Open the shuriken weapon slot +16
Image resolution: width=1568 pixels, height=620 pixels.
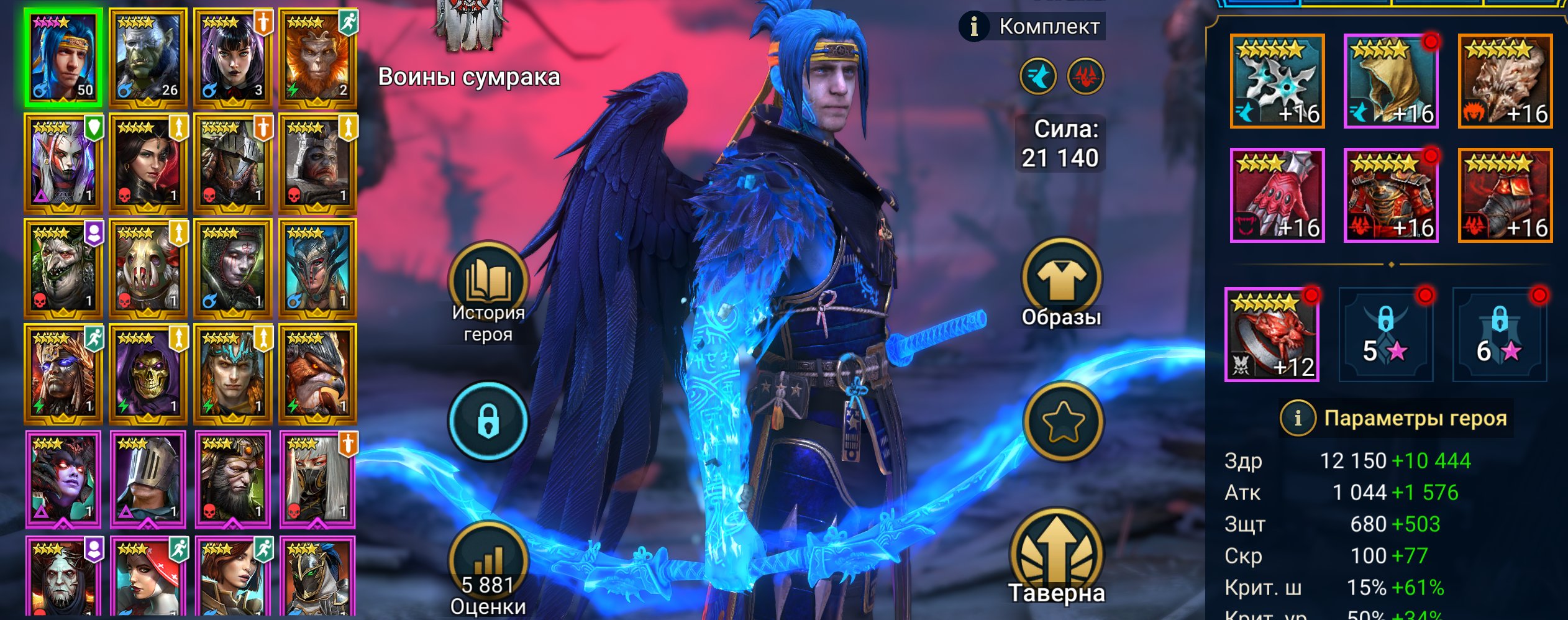pos(1277,81)
